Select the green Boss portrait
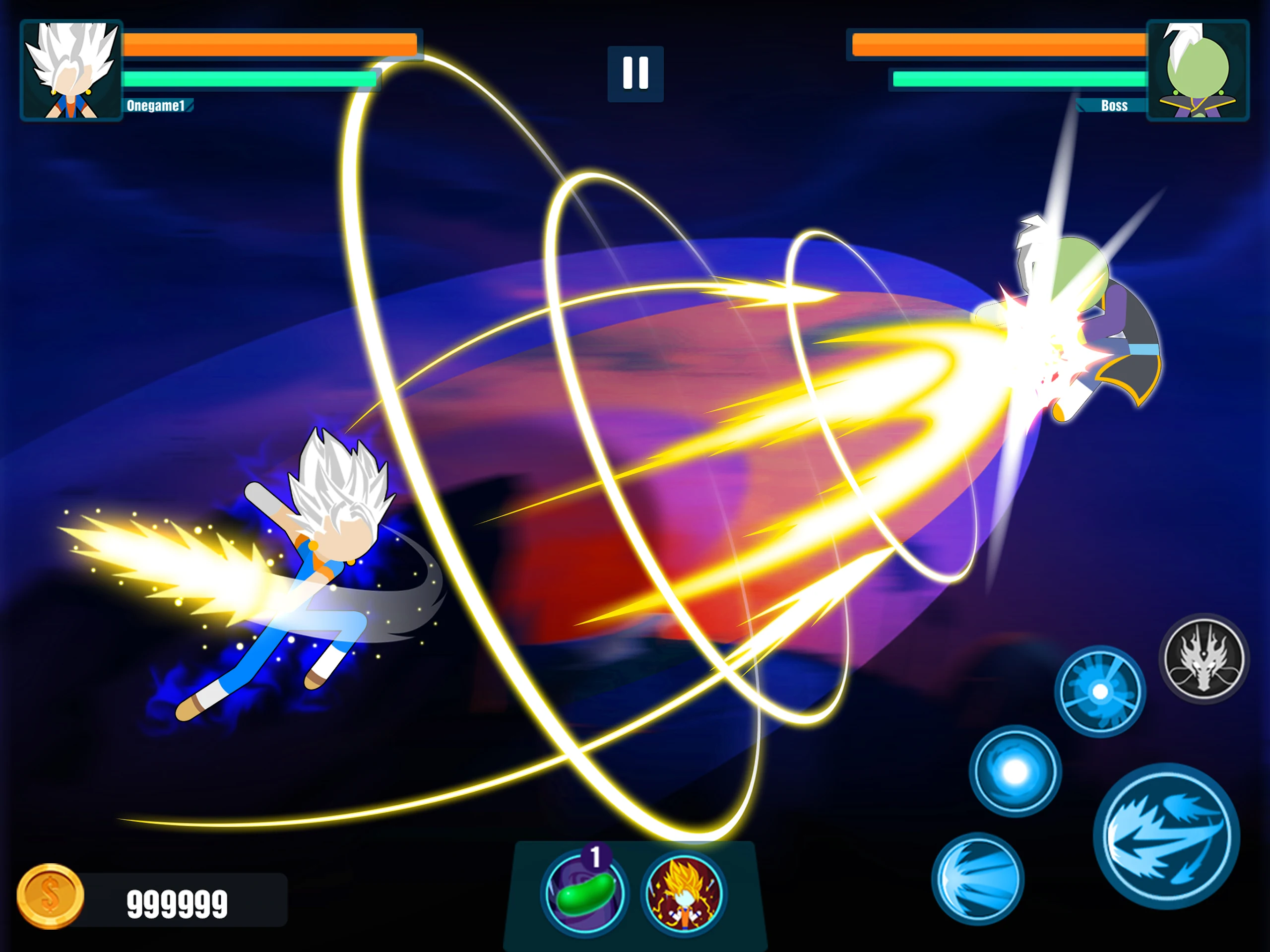 [x=1197, y=70]
